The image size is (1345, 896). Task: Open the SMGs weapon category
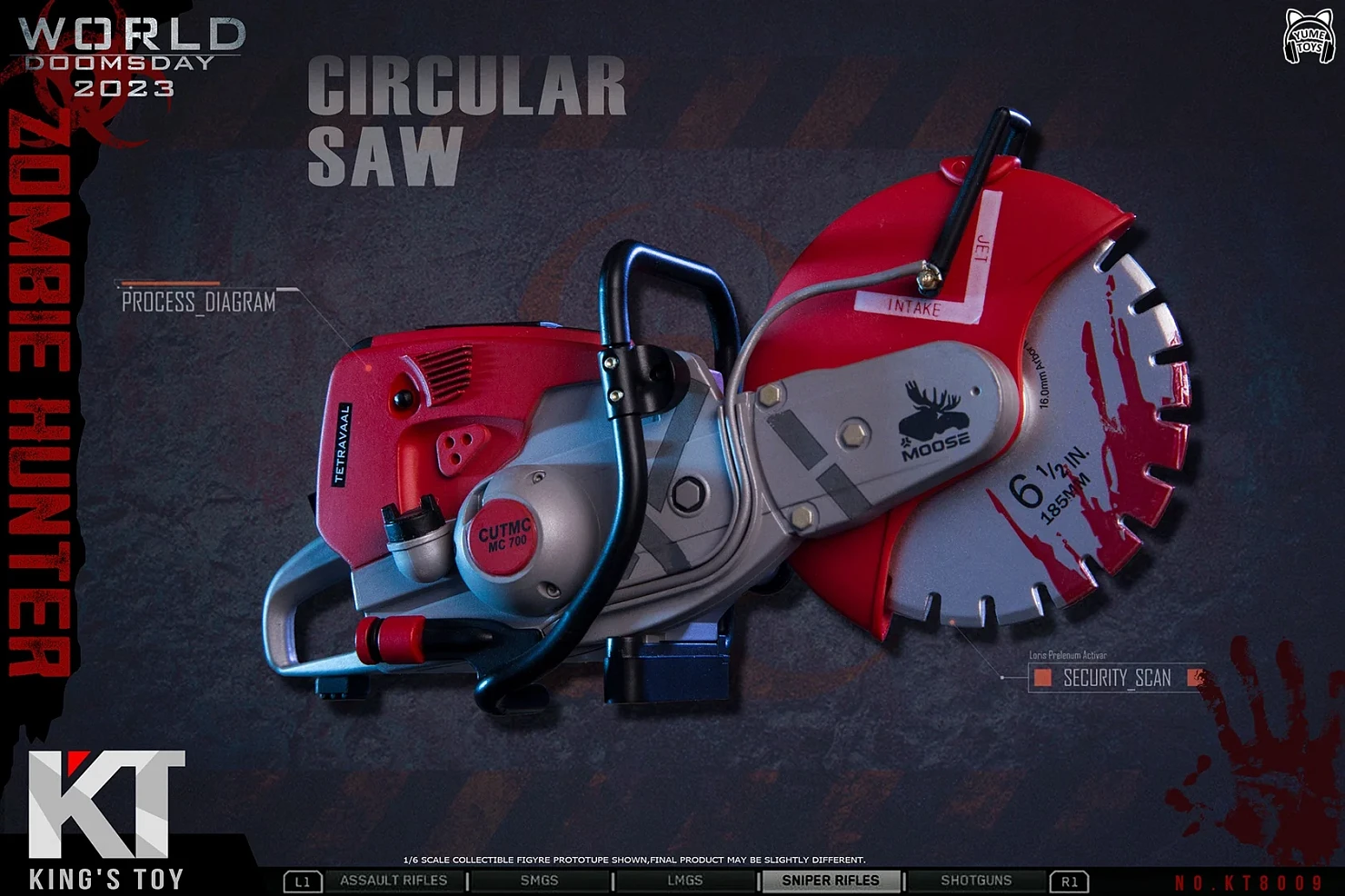tap(539, 881)
